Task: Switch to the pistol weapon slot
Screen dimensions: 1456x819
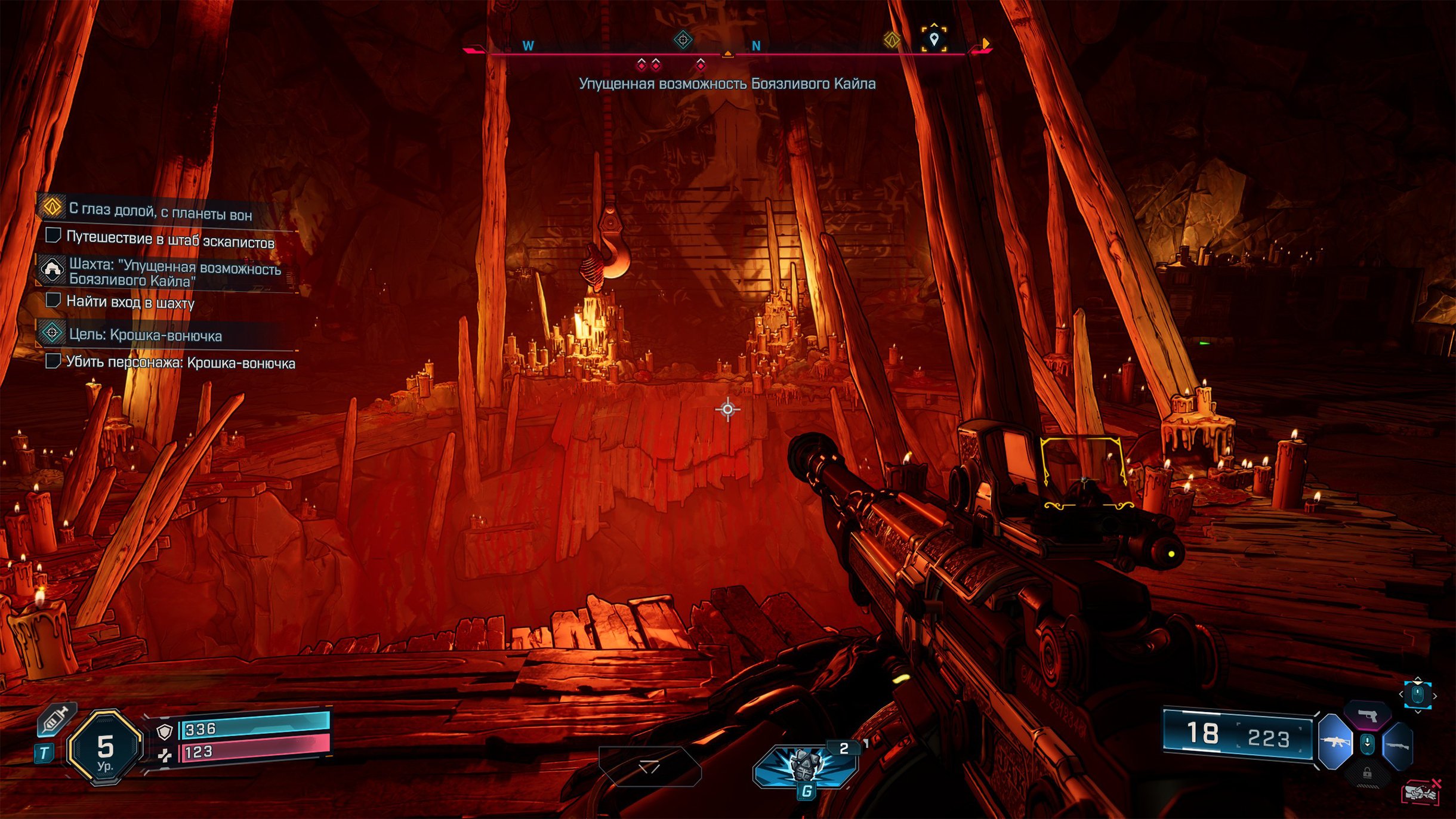Action: [x=1367, y=715]
